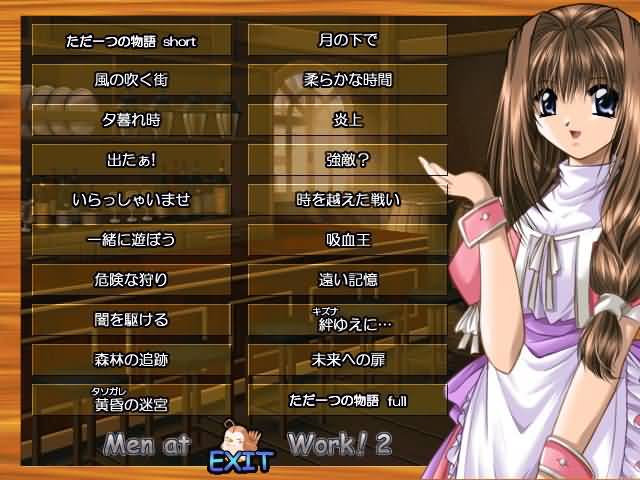The image size is (640, 480).
Task: Play 危険な狩り
Action: point(131,280)
